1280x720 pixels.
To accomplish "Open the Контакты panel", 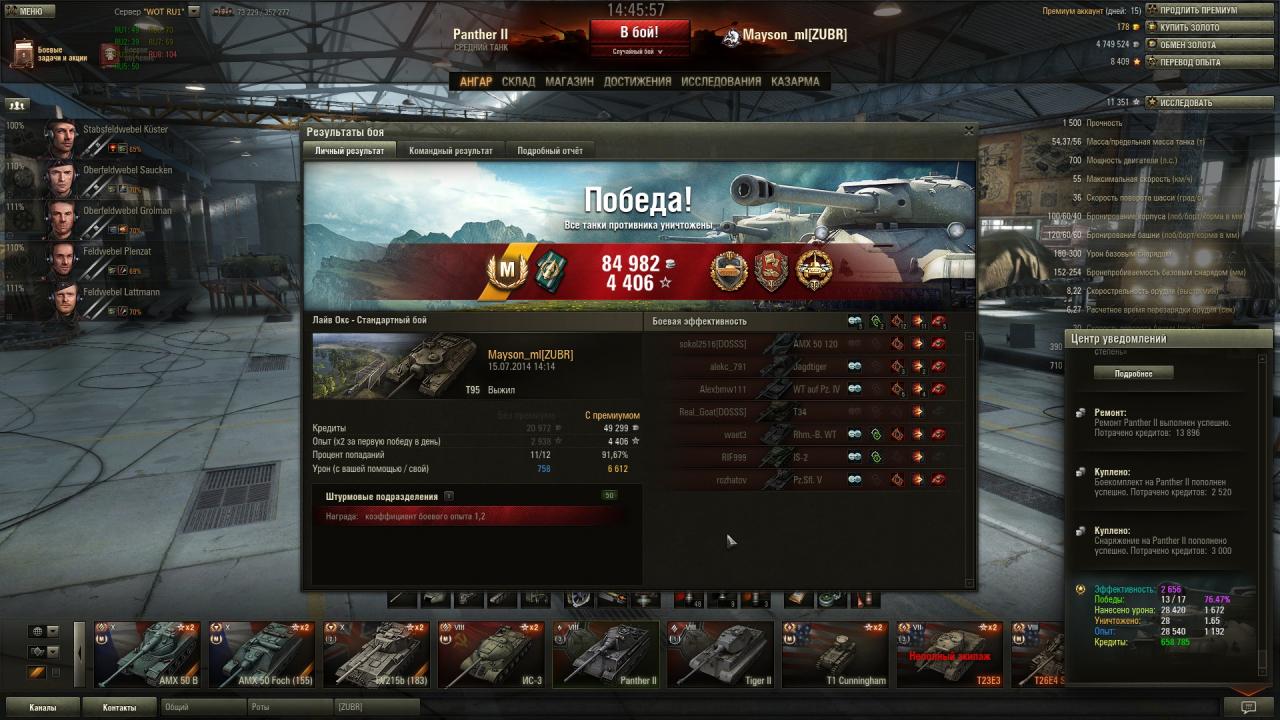I will (119, 707).
